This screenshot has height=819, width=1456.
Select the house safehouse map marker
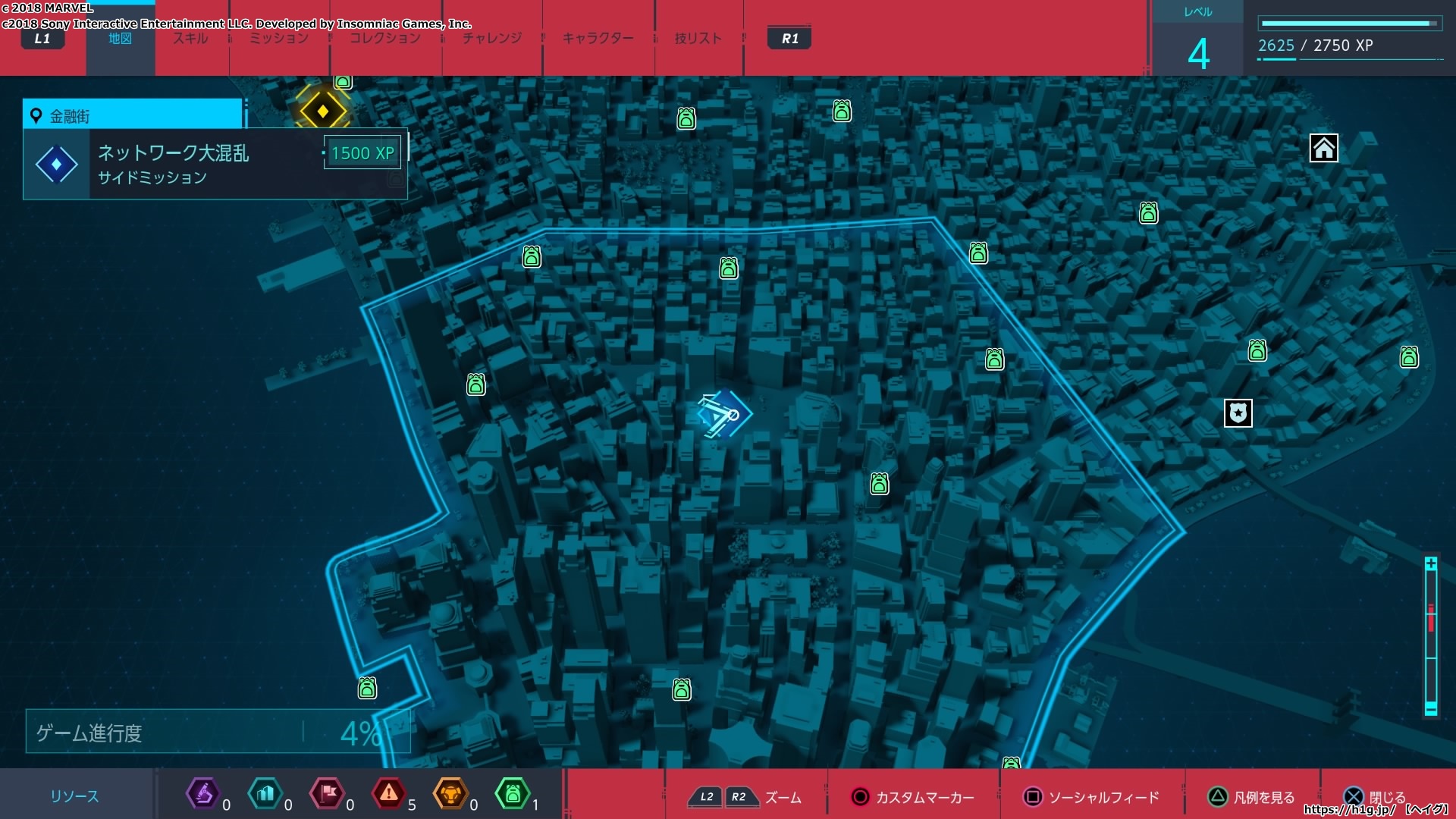(x=1323, y=148)
